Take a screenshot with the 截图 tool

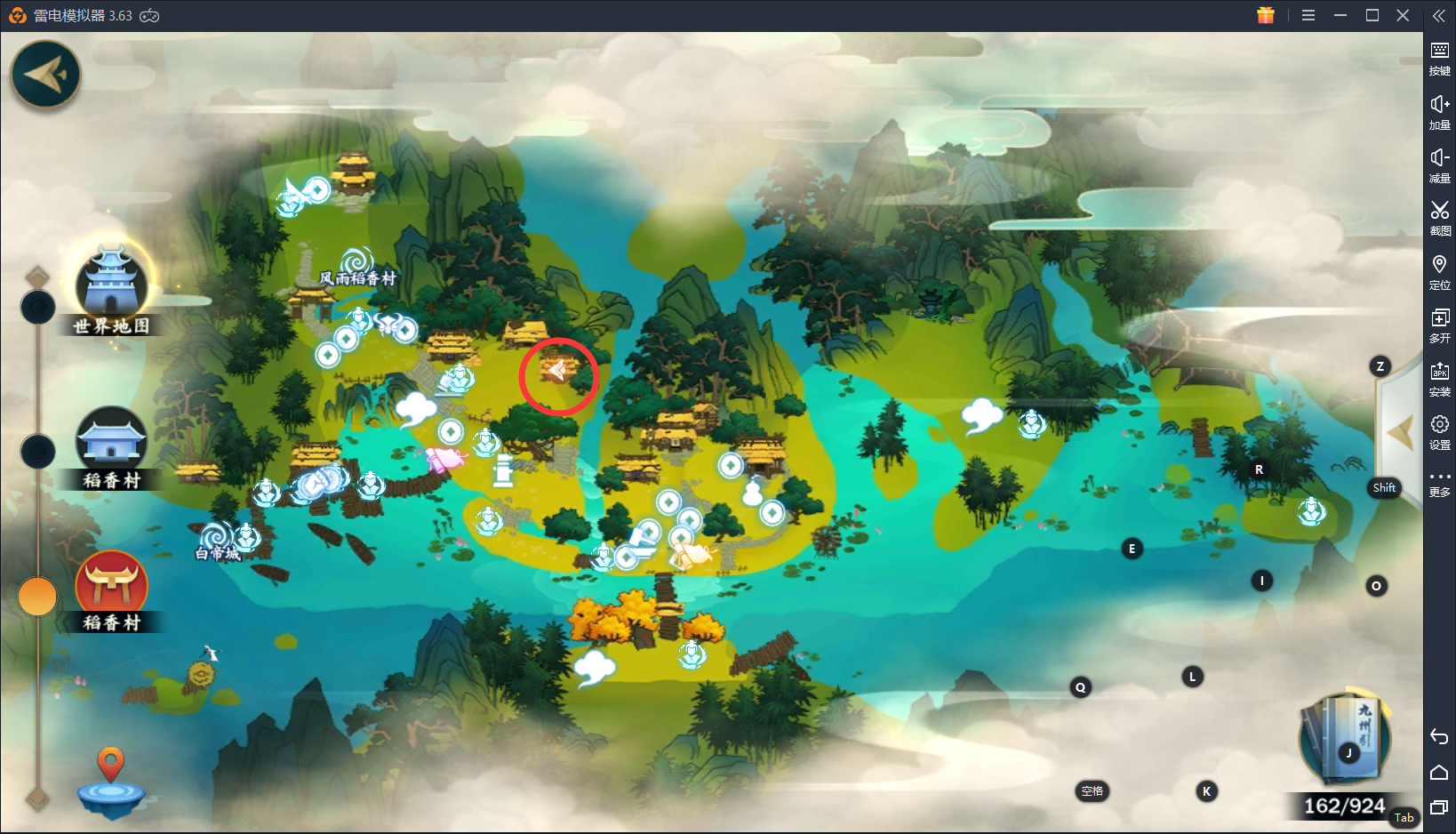(x=1439, y=216)
